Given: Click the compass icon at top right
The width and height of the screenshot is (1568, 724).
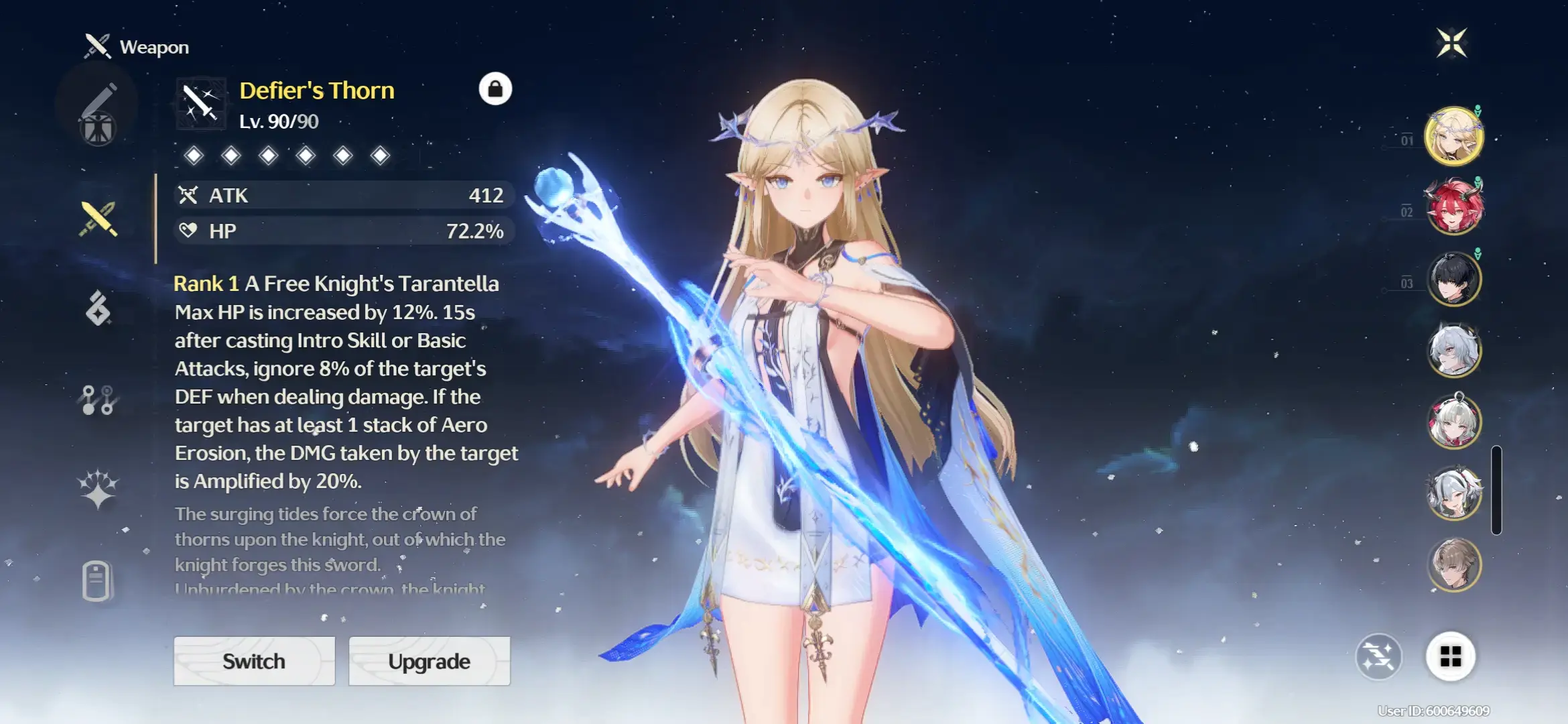Looking at the screenshot, I should [1452, 42].
